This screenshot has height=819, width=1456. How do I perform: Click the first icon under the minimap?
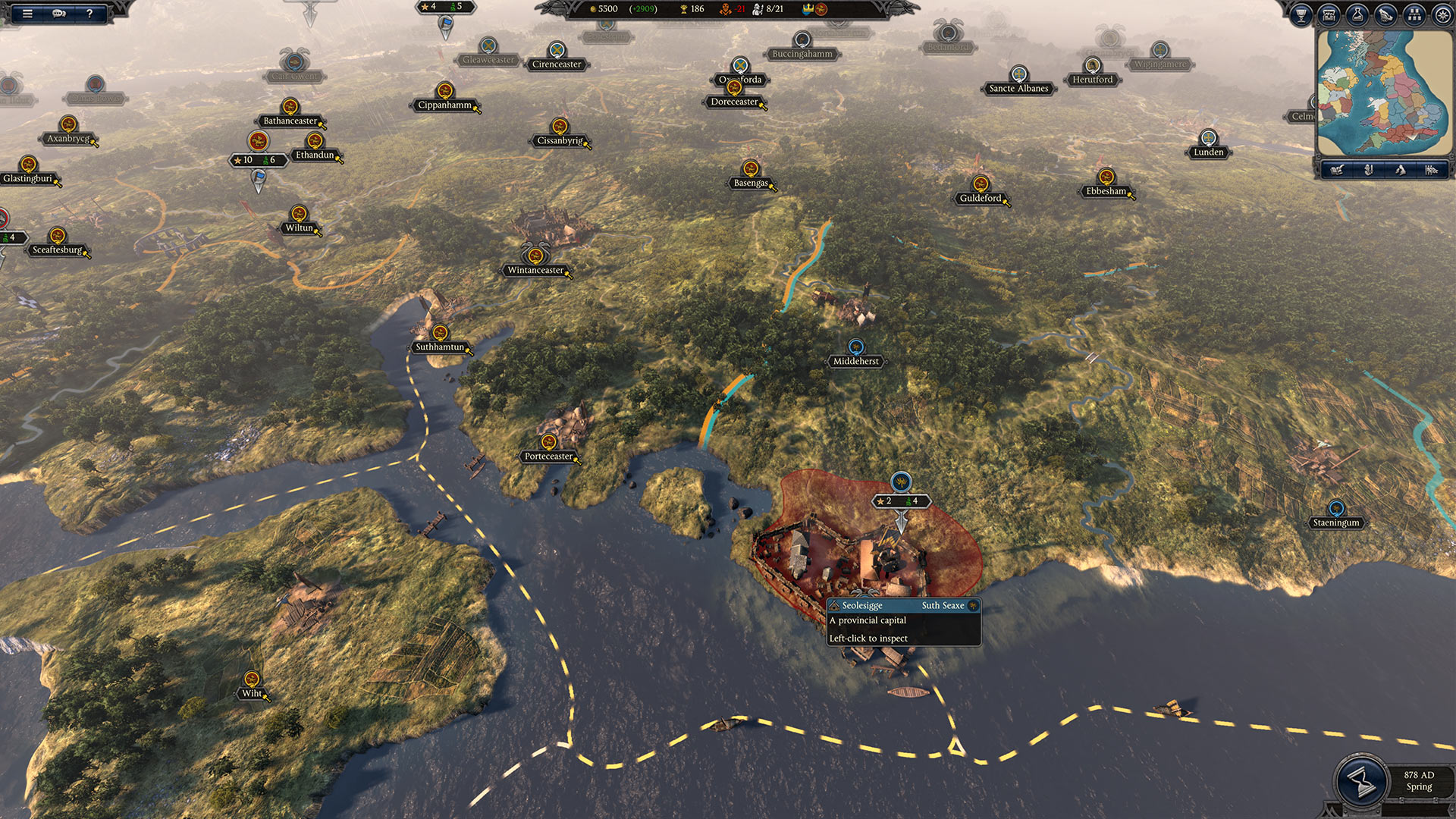click(1337, 170)
